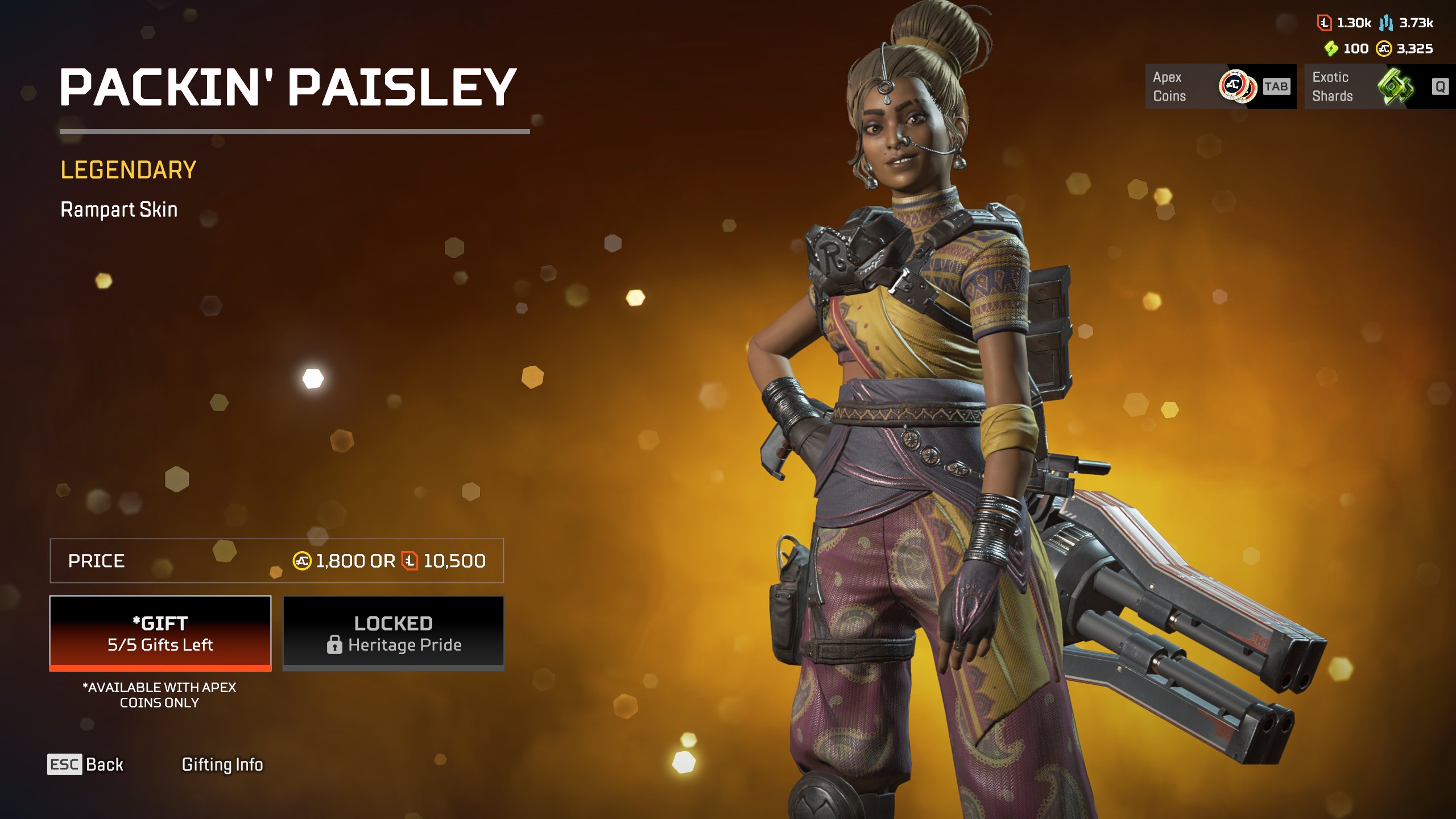Open the Apex Coins purchase button

pos(1220,86)
